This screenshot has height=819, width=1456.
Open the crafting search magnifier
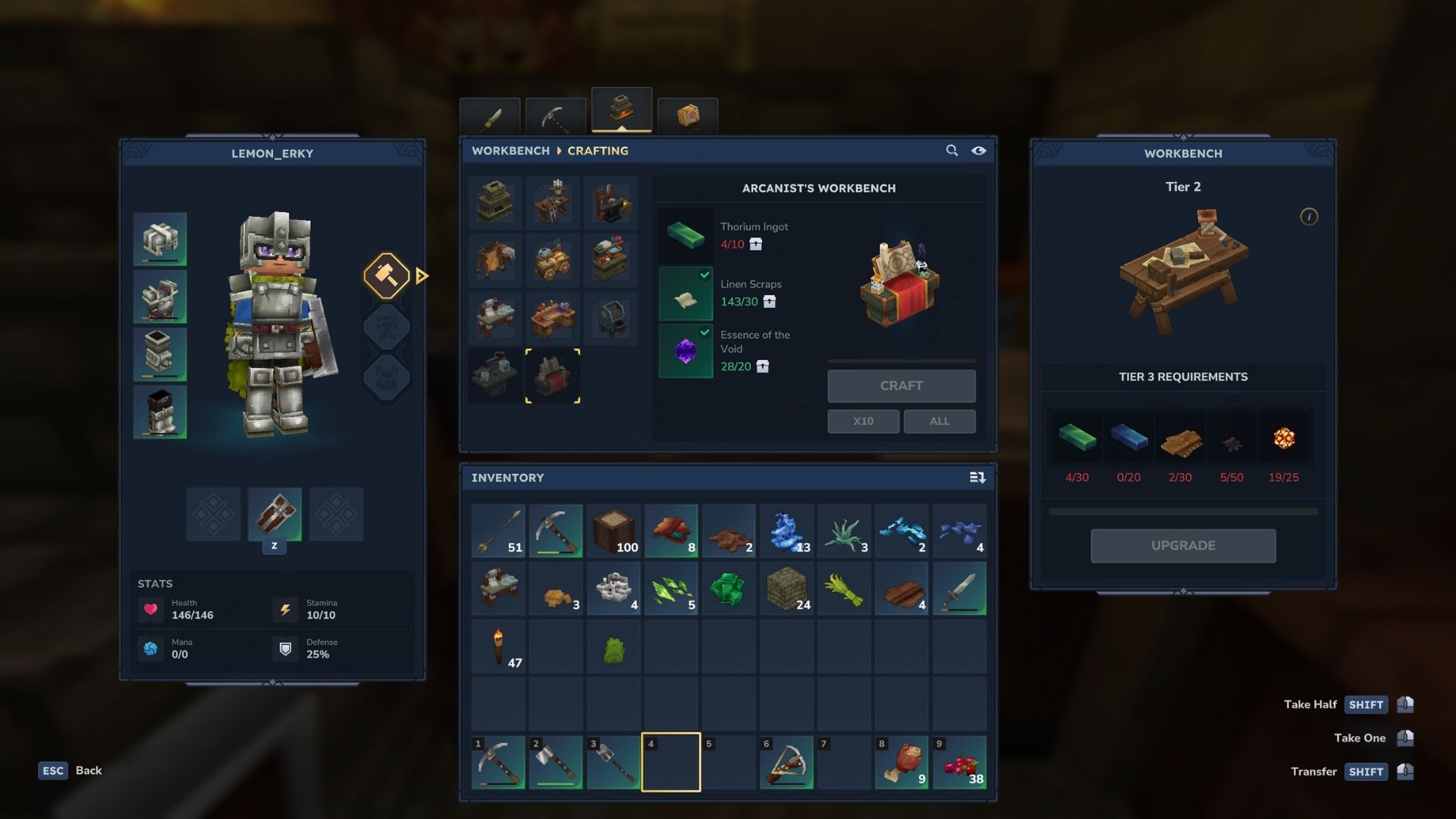tap(952, 151)
